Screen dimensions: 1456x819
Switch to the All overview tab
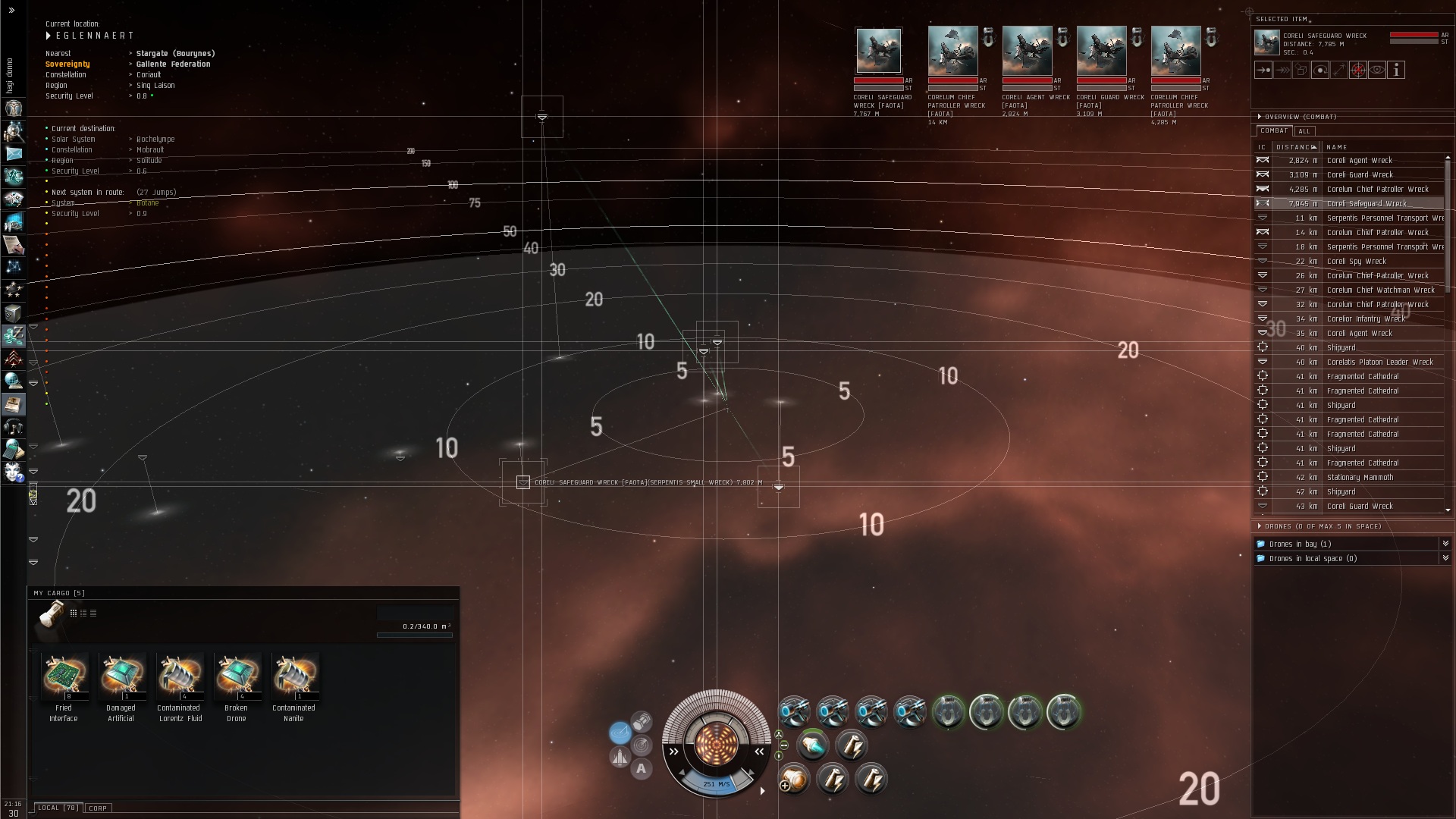pos(1304,131)
